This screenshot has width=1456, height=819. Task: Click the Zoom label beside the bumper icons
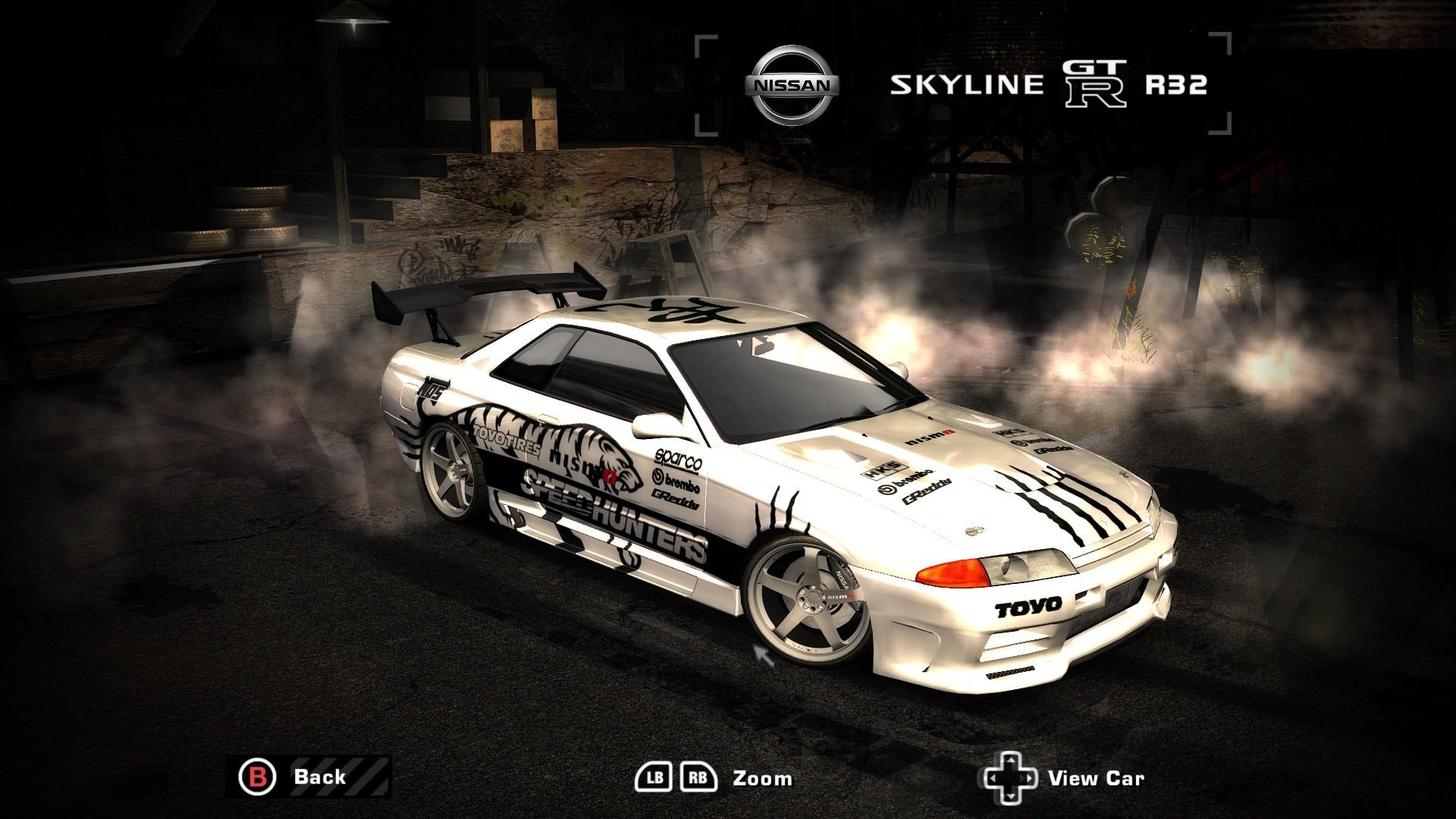761,777
